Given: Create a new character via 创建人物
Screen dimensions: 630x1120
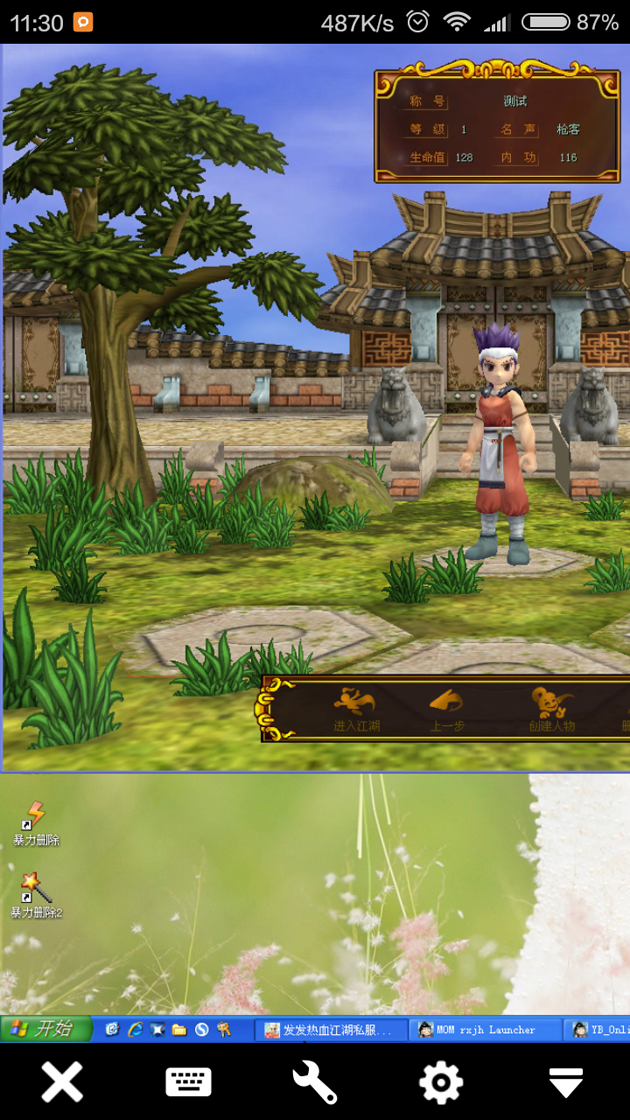Looking at the screenshot, I should click(551, 709).
